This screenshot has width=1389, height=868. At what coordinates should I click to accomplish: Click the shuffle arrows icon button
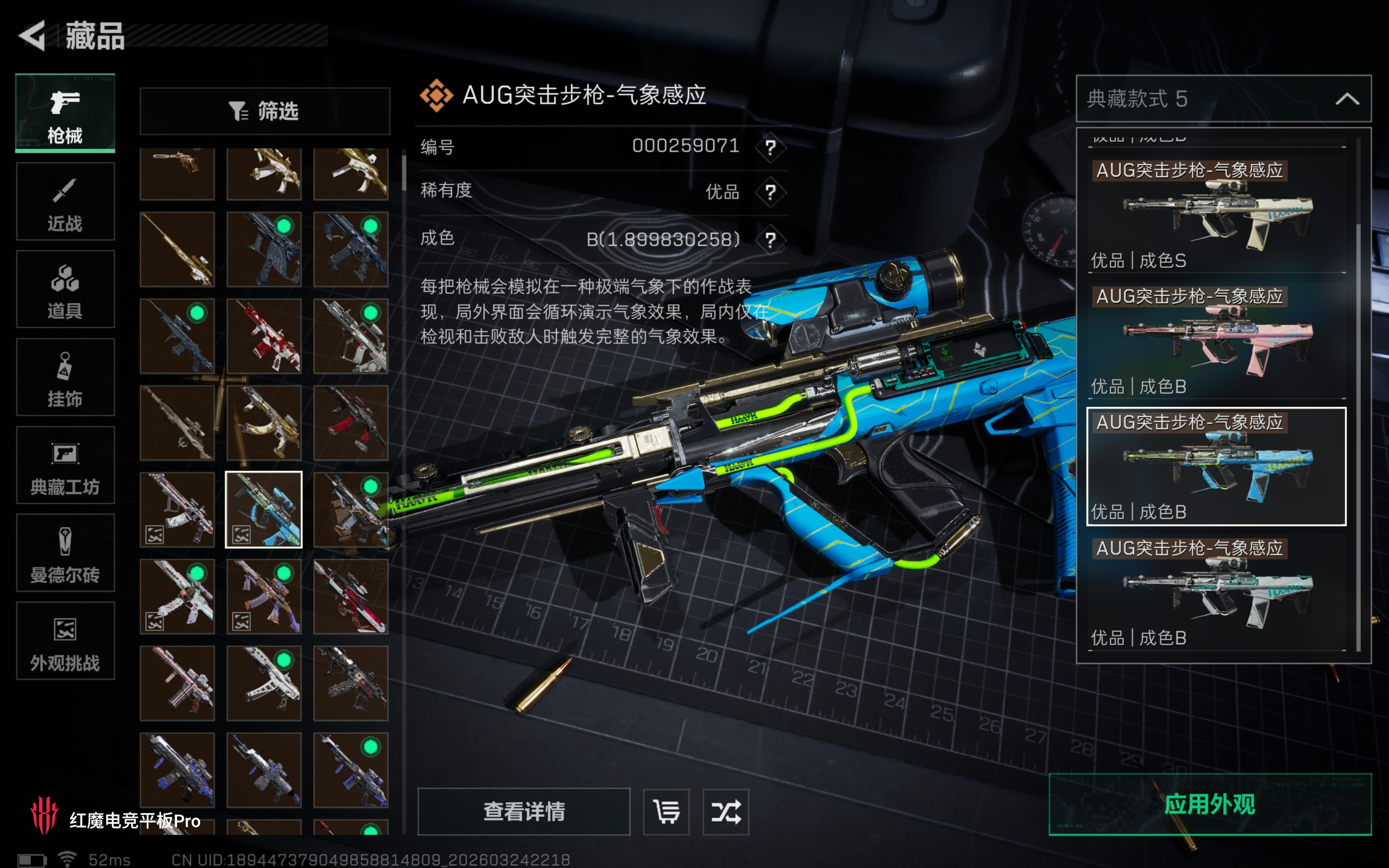tap(725, 811)
